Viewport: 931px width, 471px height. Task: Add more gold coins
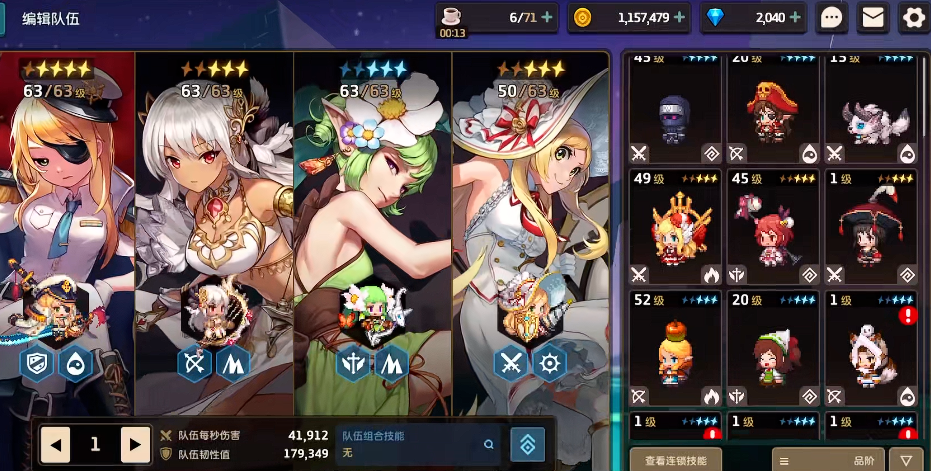coord(680,17)
